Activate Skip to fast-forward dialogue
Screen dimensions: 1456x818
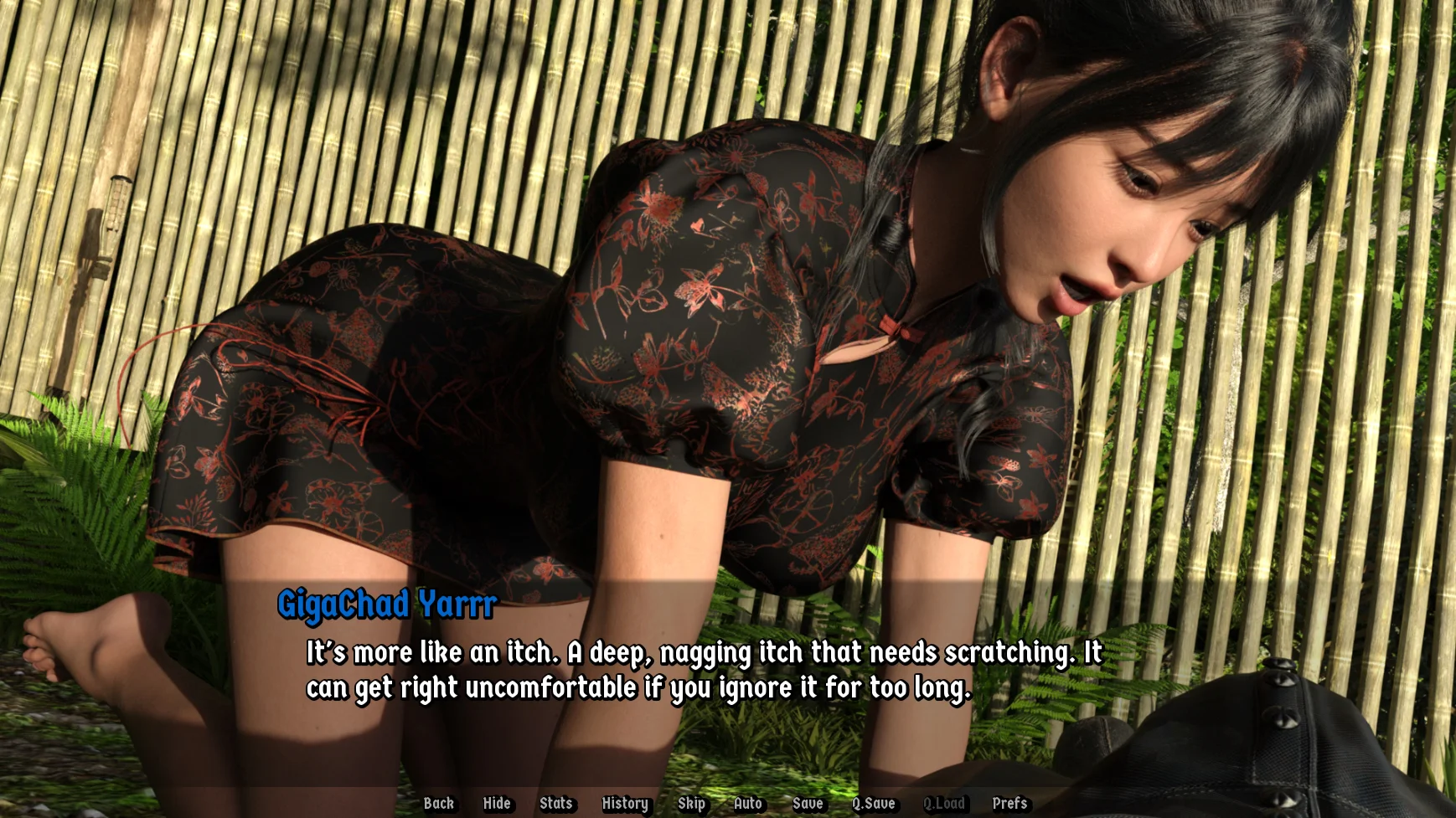click(691, 804)
